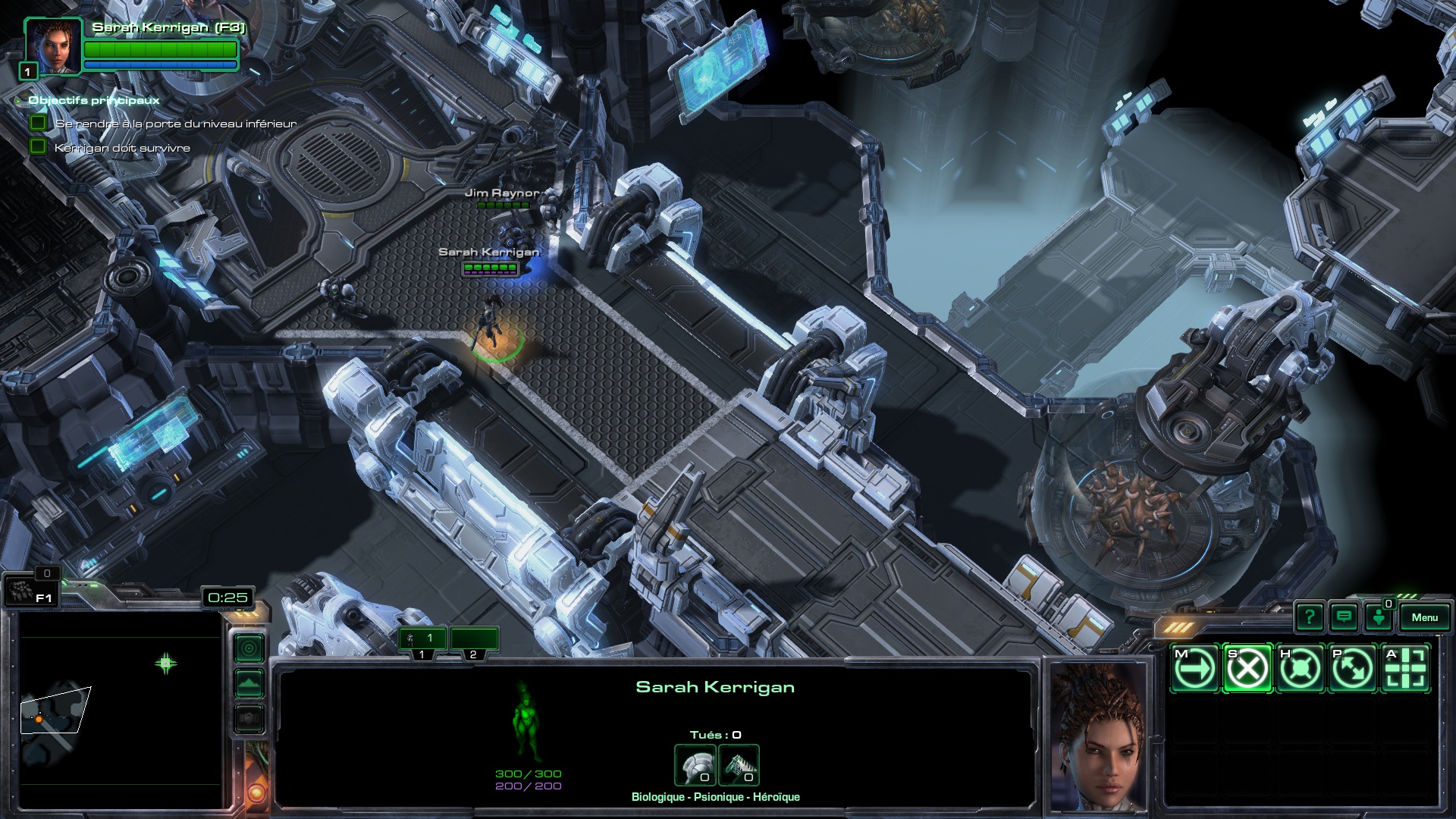The height and width of the screenshot is (819, 1456).
Task: Select control group 1 tab
Action: pyautogui.click(x=423, y=639)
